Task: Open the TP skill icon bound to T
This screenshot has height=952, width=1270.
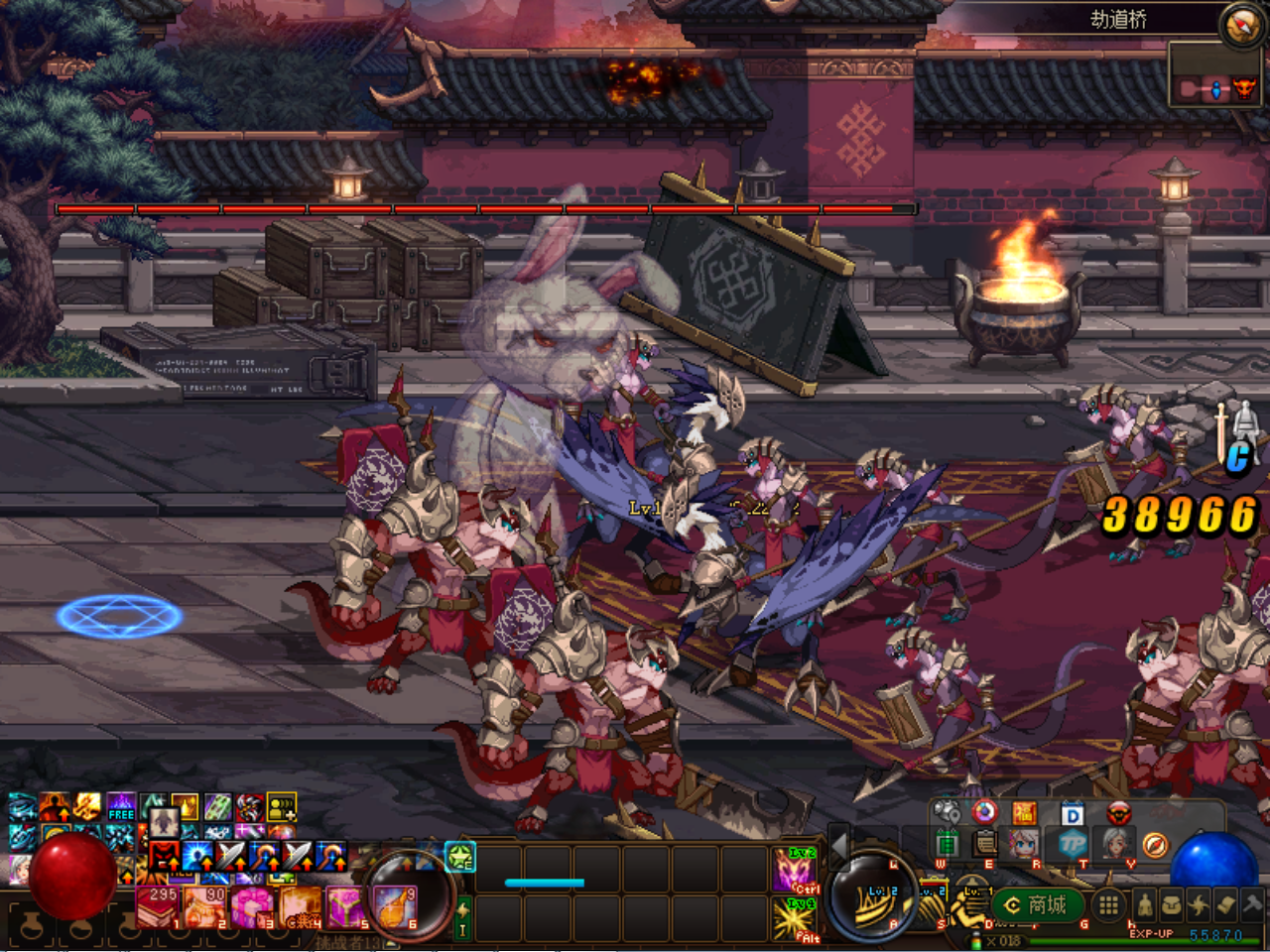Action: pyautogui.click(x=1072, y=843)
